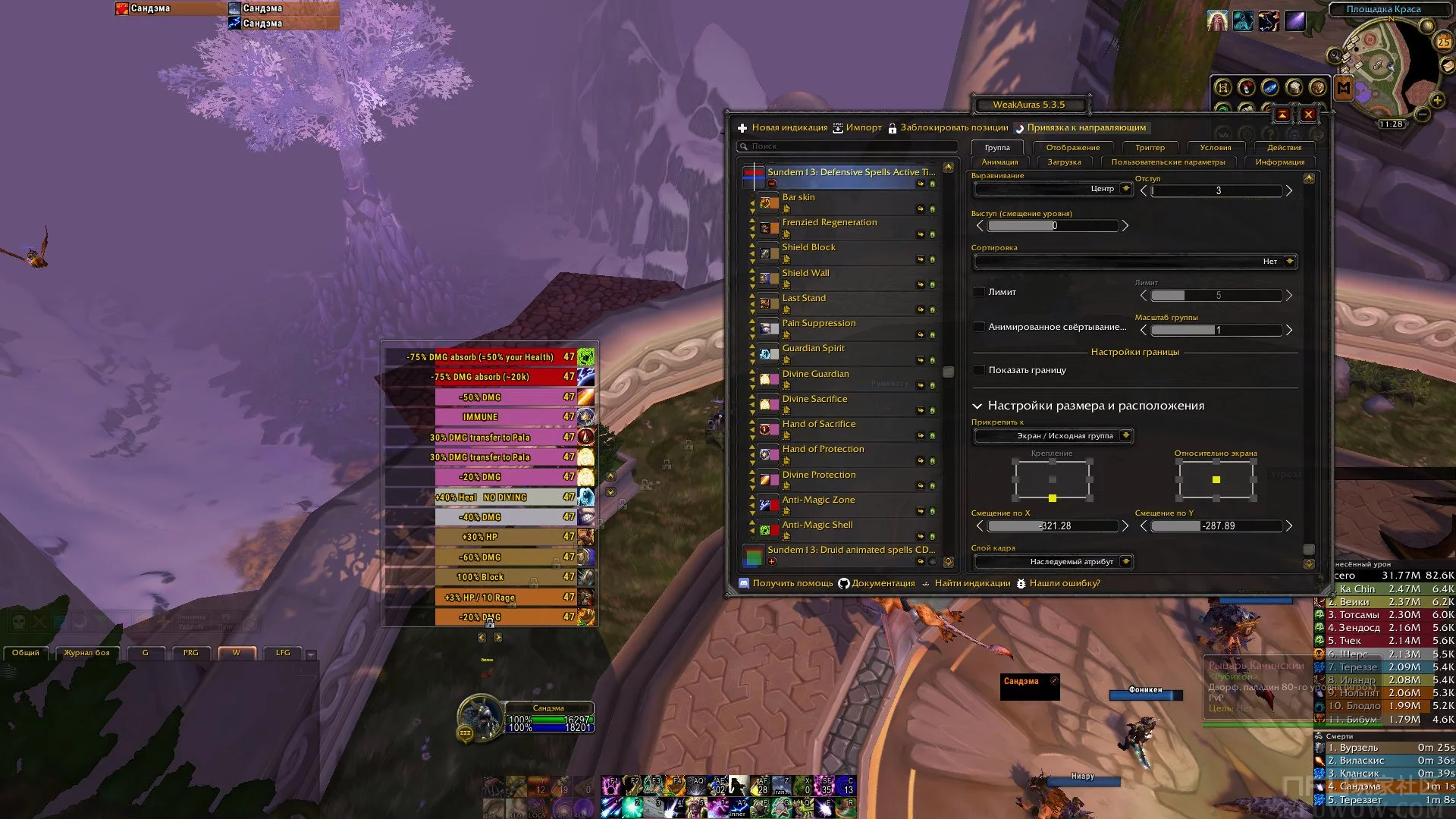Select the Pain Suppression aura entry
This screenshot has width=1456, height=819.
point(819,323)
